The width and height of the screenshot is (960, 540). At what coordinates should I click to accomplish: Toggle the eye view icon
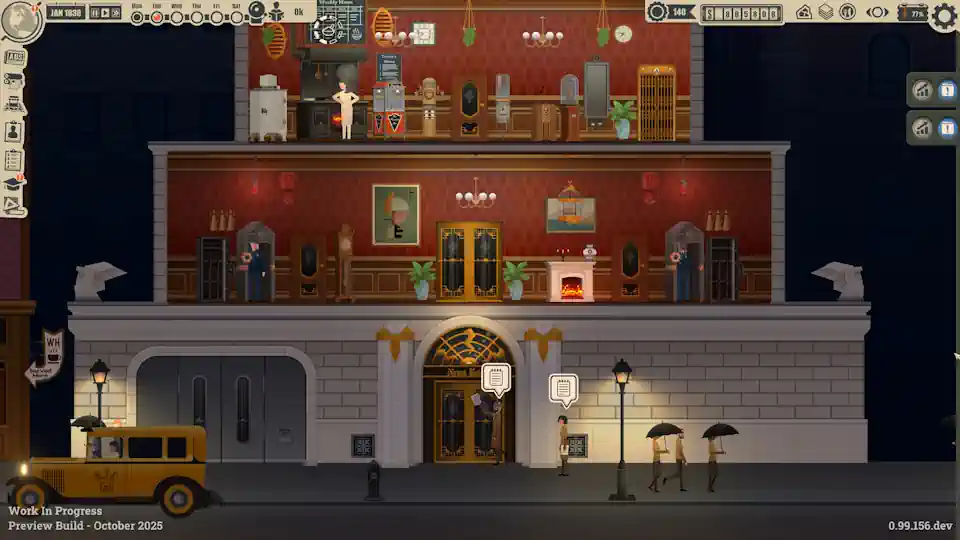pyautogui.click(x=877, y=12)
